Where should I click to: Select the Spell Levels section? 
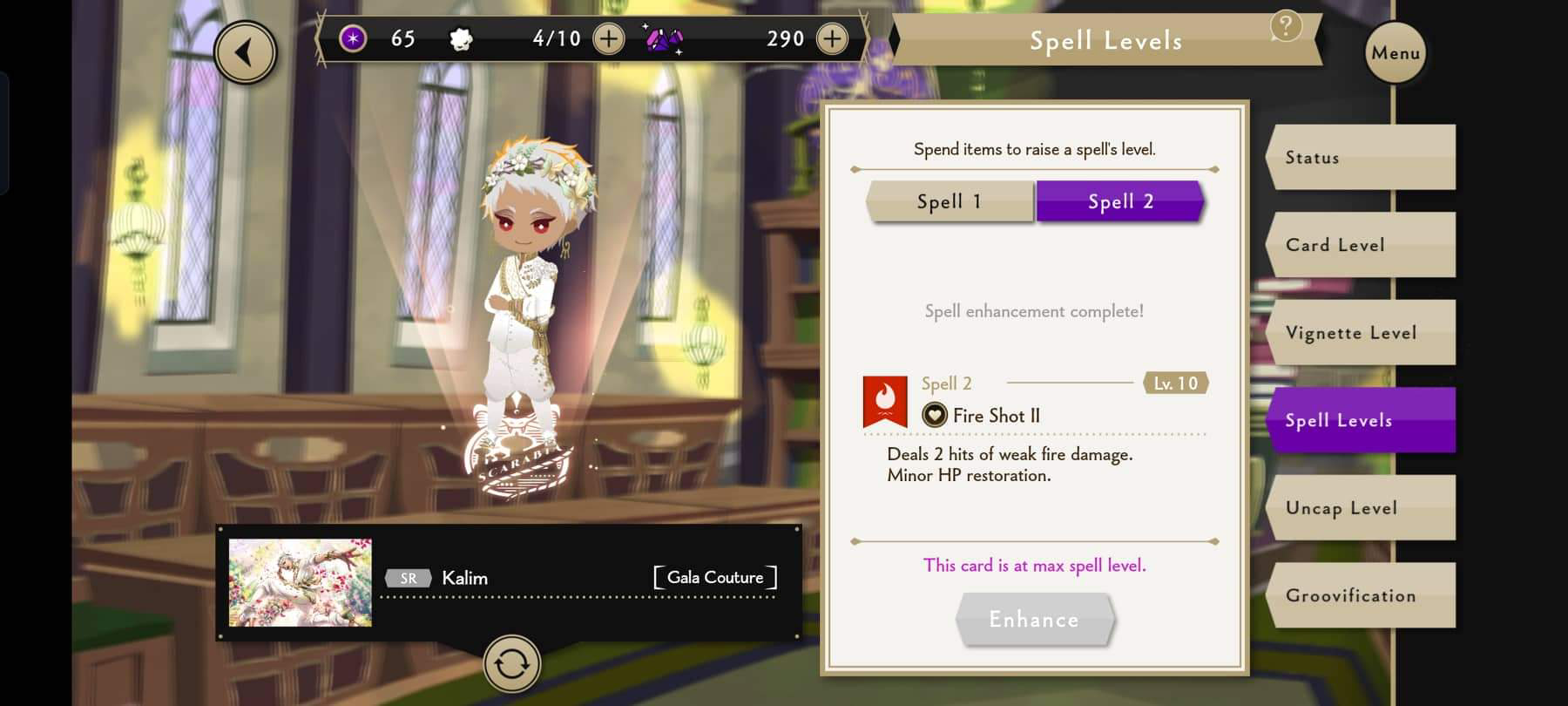[x=1361, y=420]
